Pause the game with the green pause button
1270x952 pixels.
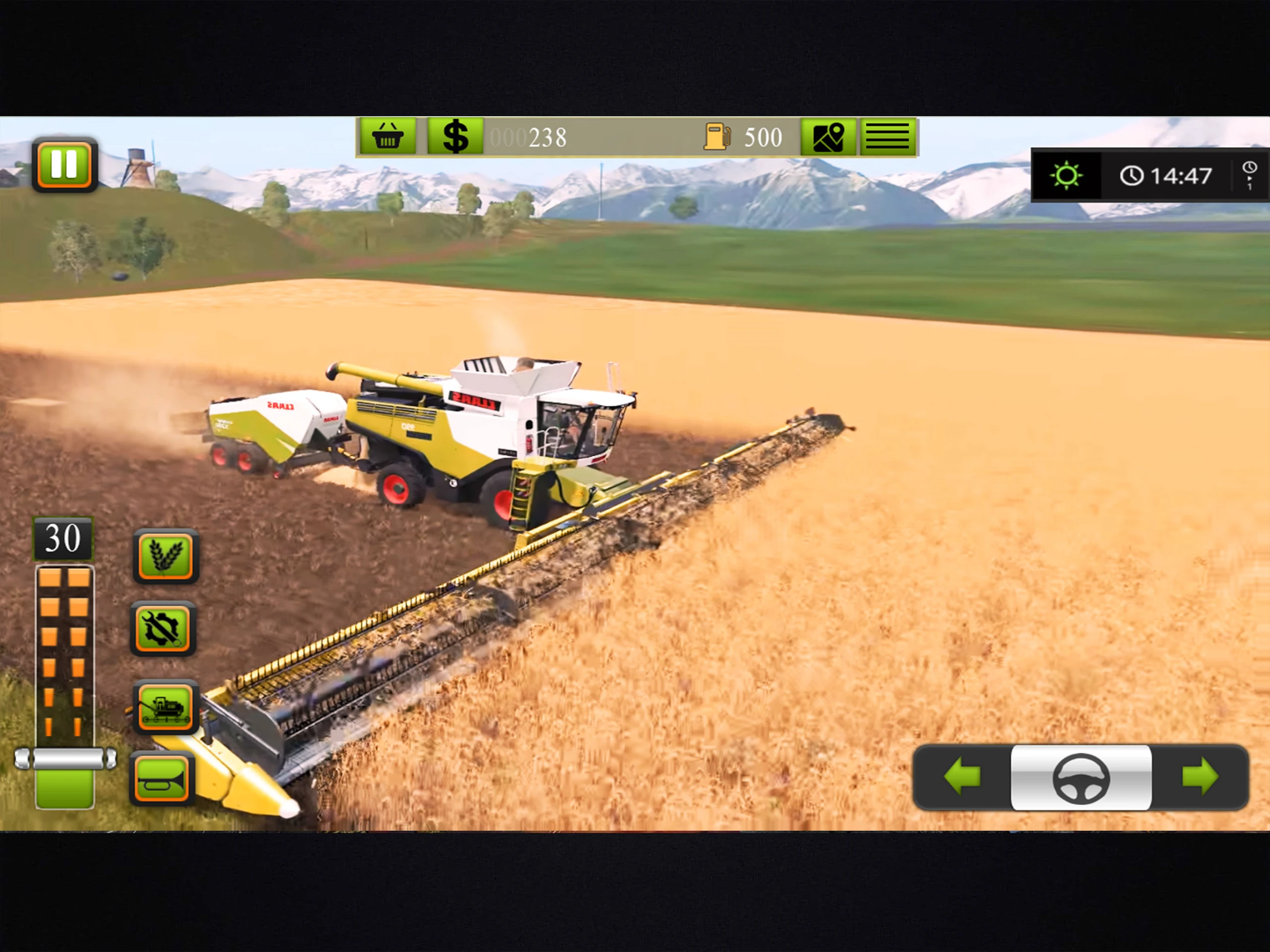coord(64,165)
